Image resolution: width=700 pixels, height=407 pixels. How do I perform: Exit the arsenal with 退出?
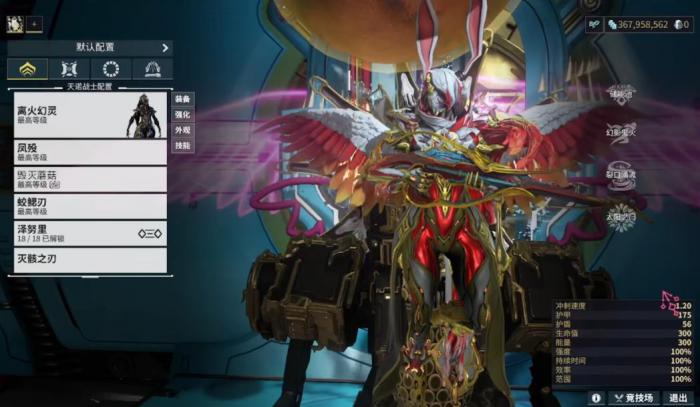[x=677, y=397]
